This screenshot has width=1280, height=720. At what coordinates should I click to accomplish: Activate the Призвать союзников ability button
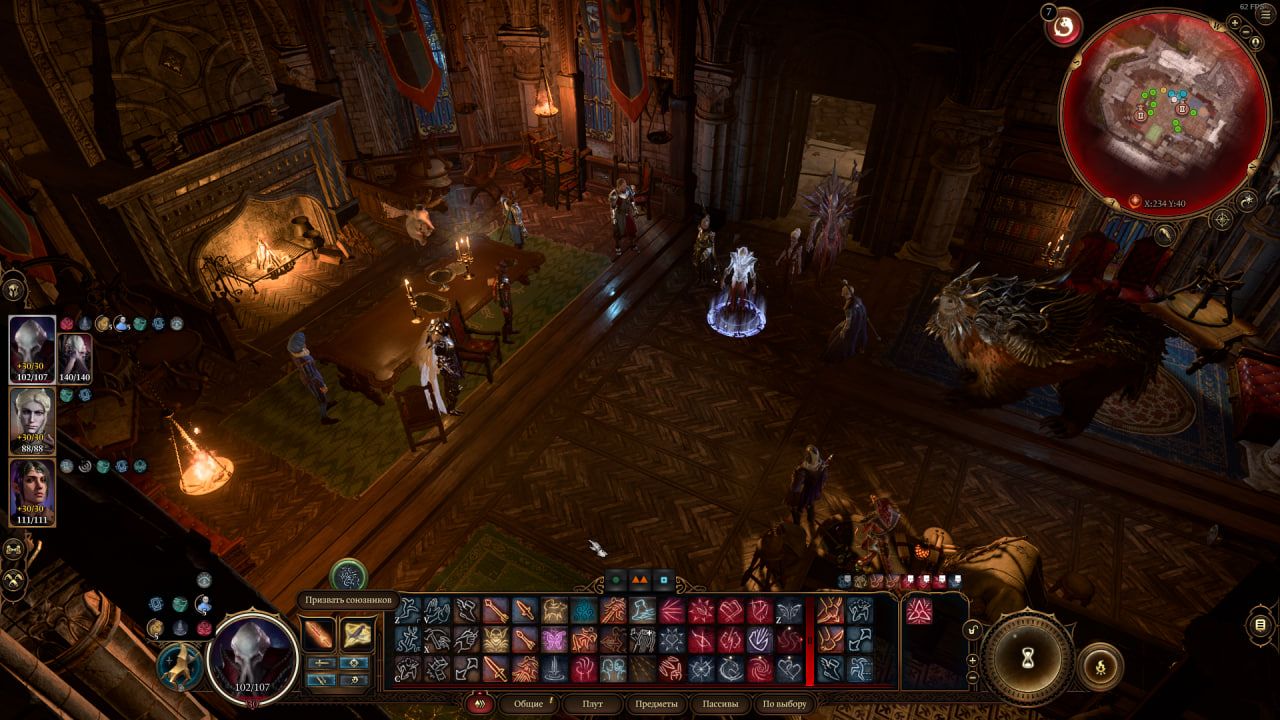tap(348, 575)
